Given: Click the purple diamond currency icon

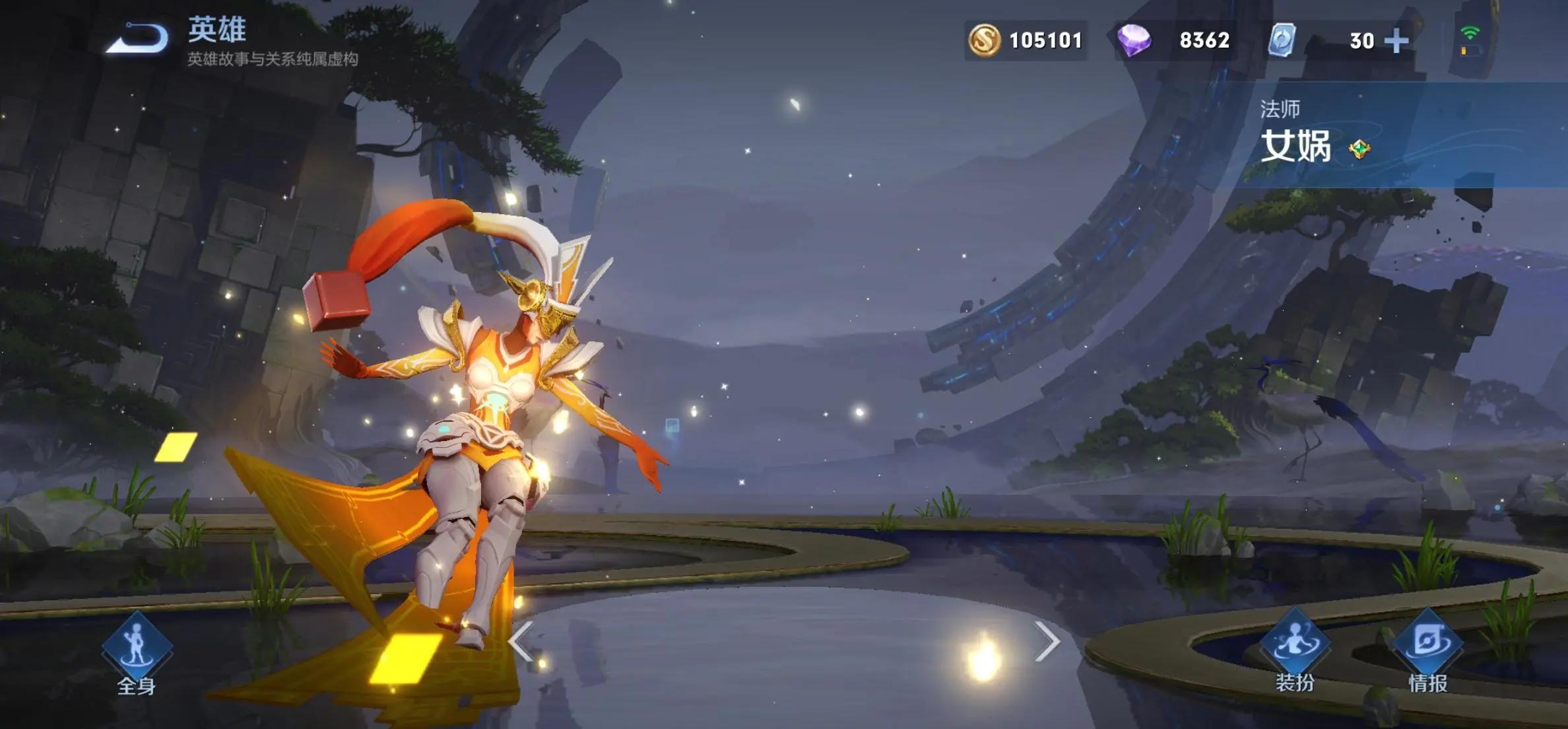Looking at the screenshot, I should tap(1134, 40).
